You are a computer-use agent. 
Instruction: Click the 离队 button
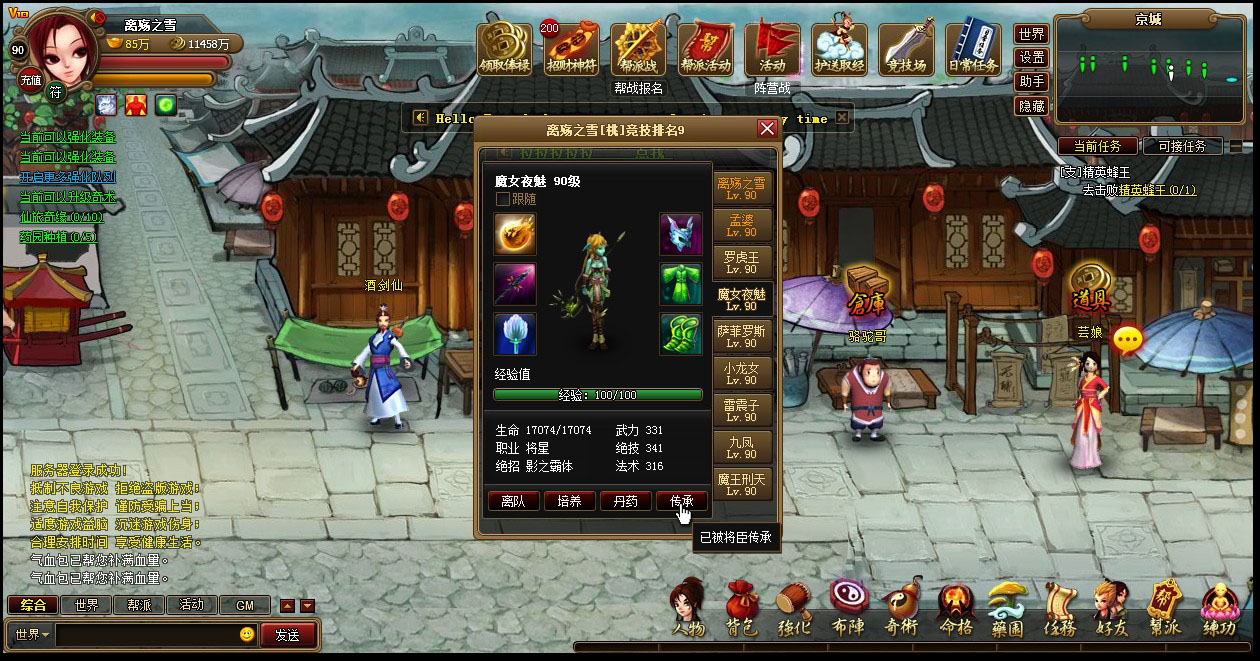click(513, 501)
